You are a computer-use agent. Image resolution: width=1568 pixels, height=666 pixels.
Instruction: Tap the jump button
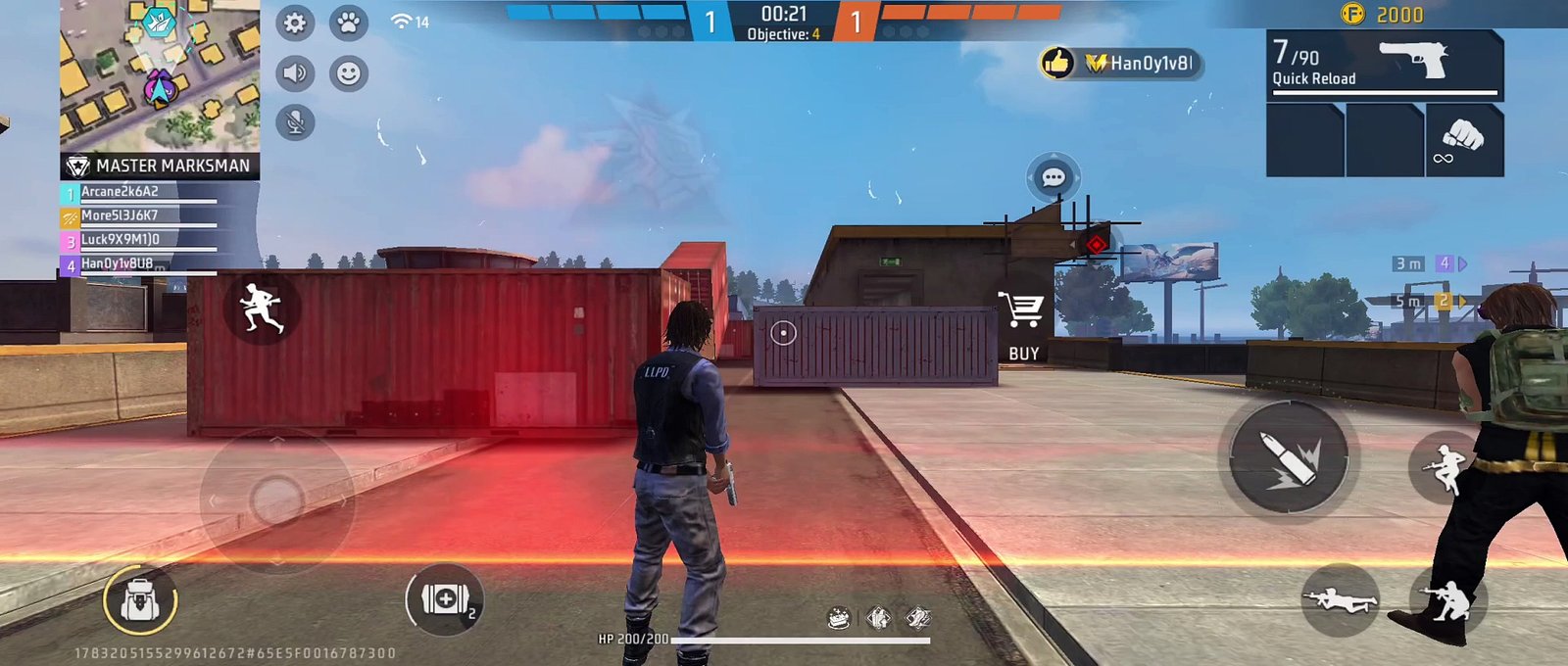point(1445,467)
